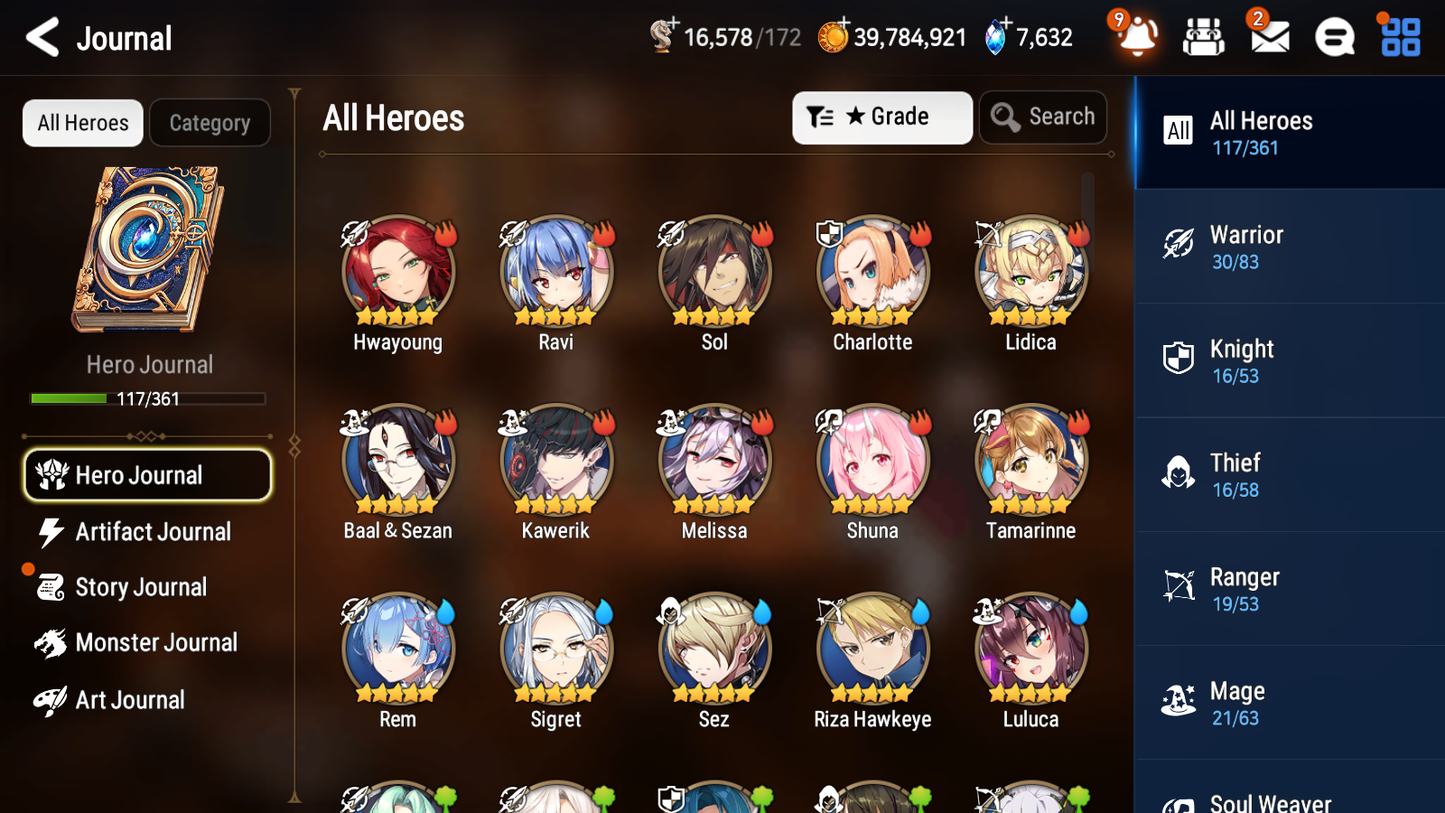Open the notification bell alerts
This screenshot has height=813, width=1445.
[x=1135, y=36]
